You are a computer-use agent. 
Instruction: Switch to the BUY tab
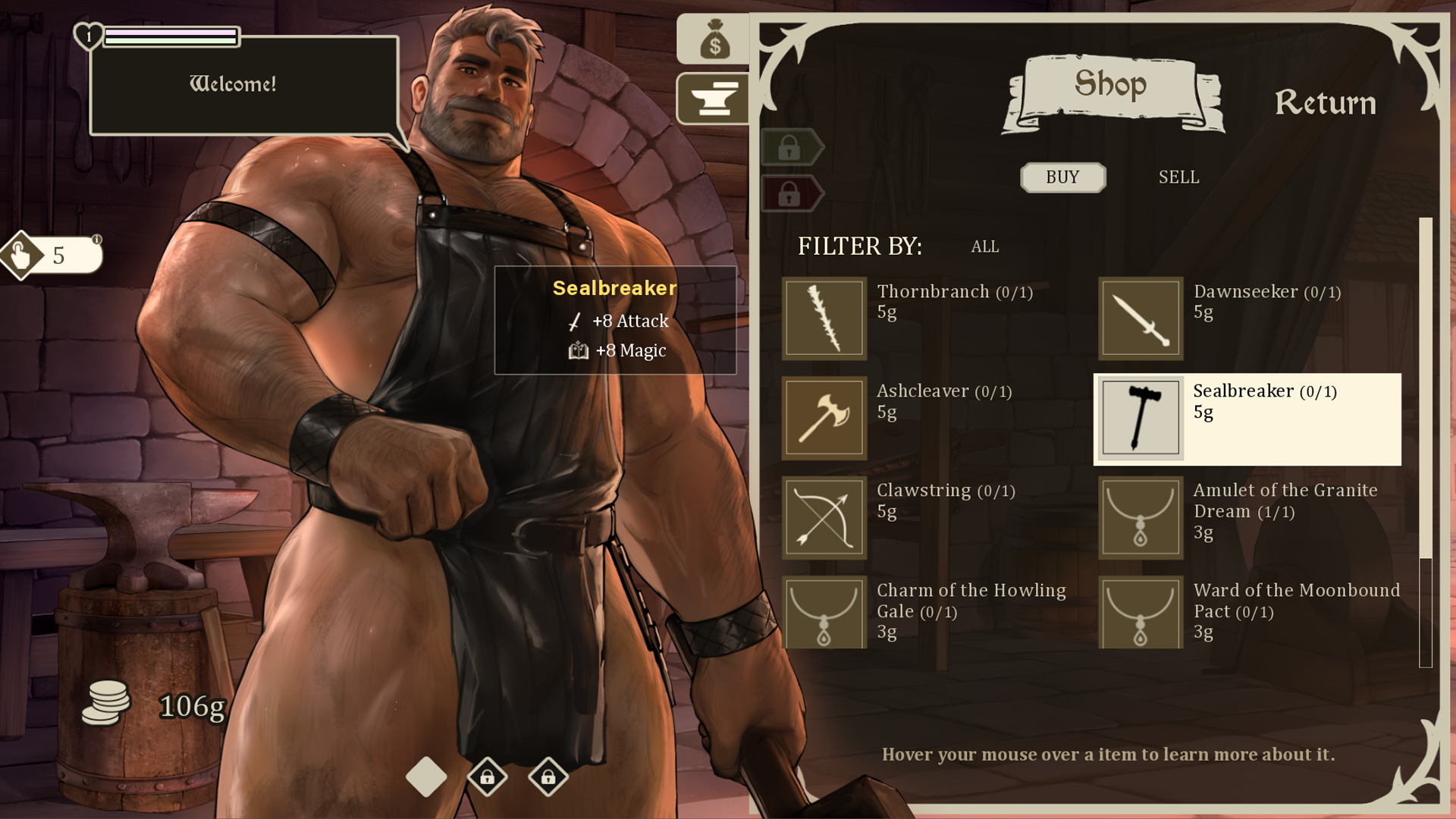tap(1063, 177)
